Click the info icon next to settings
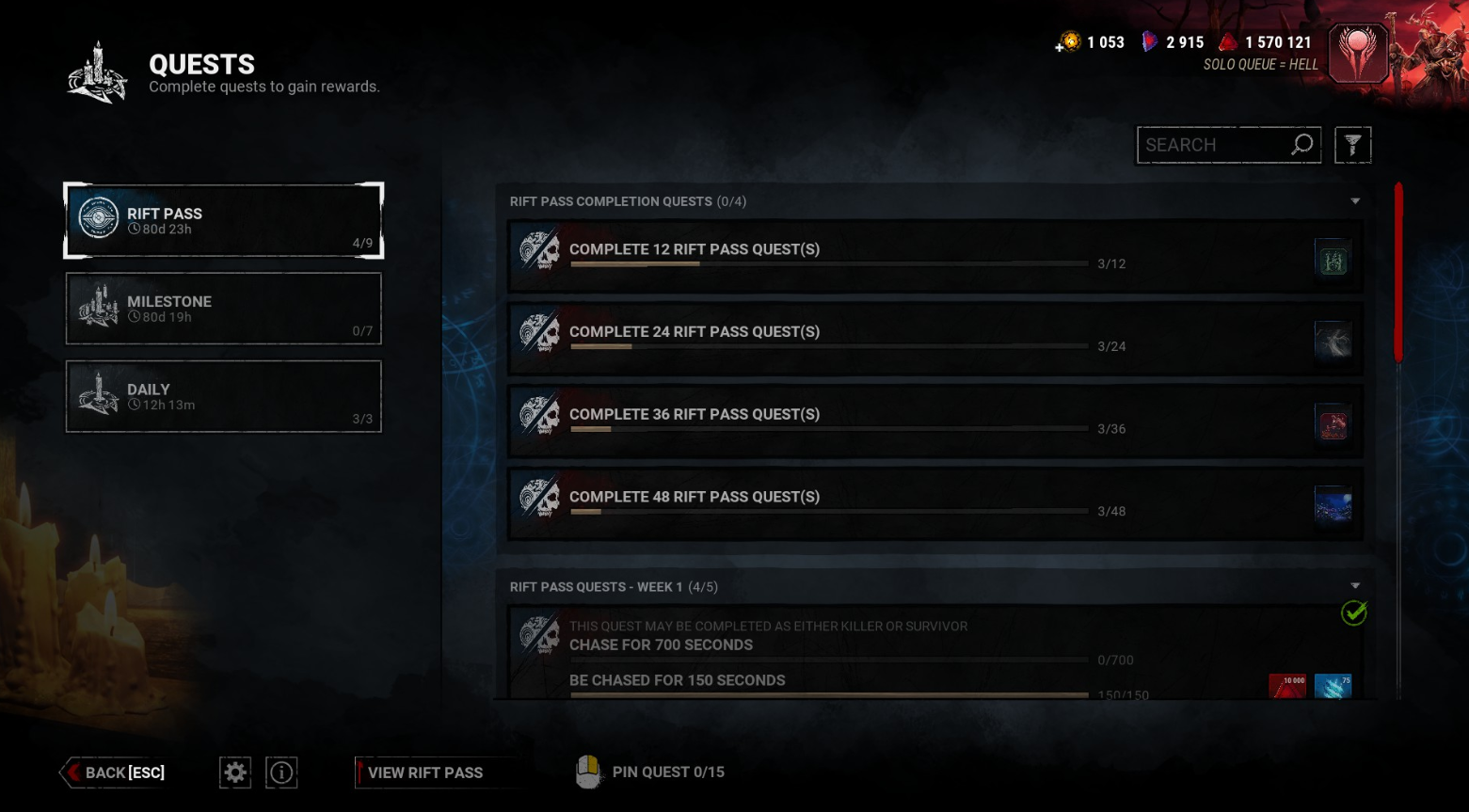The width and height of the screenshot is (1469, 812). tap(280, 772)
